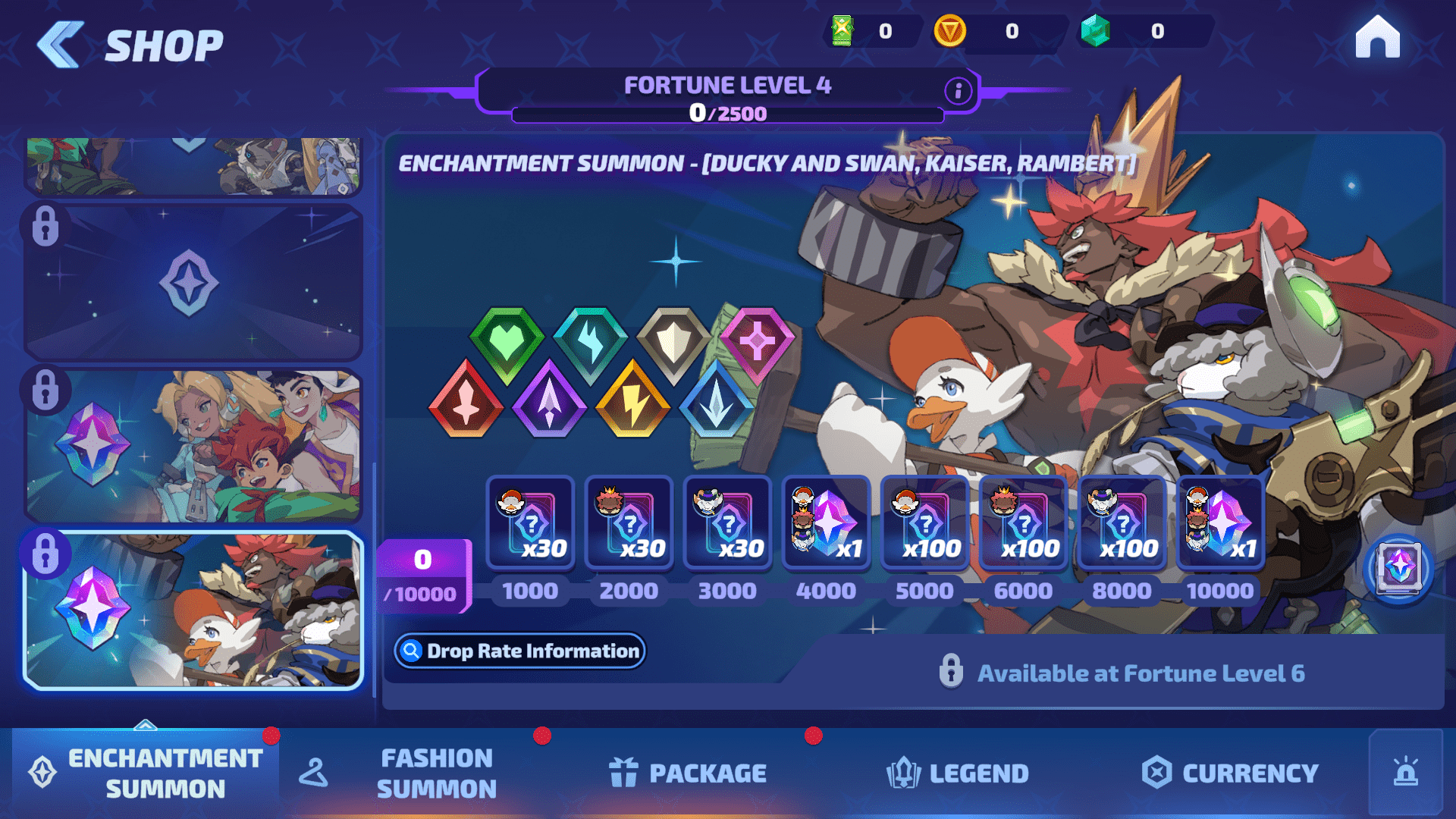
Task: View the 4000 milestone crystal reward
Action: click(x=826, y=523)
